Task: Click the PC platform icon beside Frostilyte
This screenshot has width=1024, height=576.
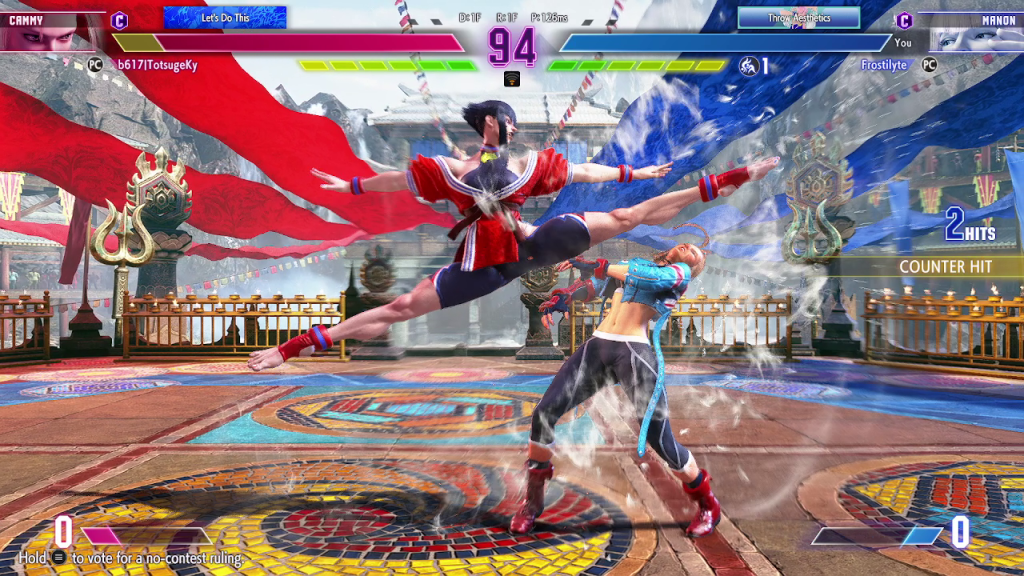Action: pos(930,64)
